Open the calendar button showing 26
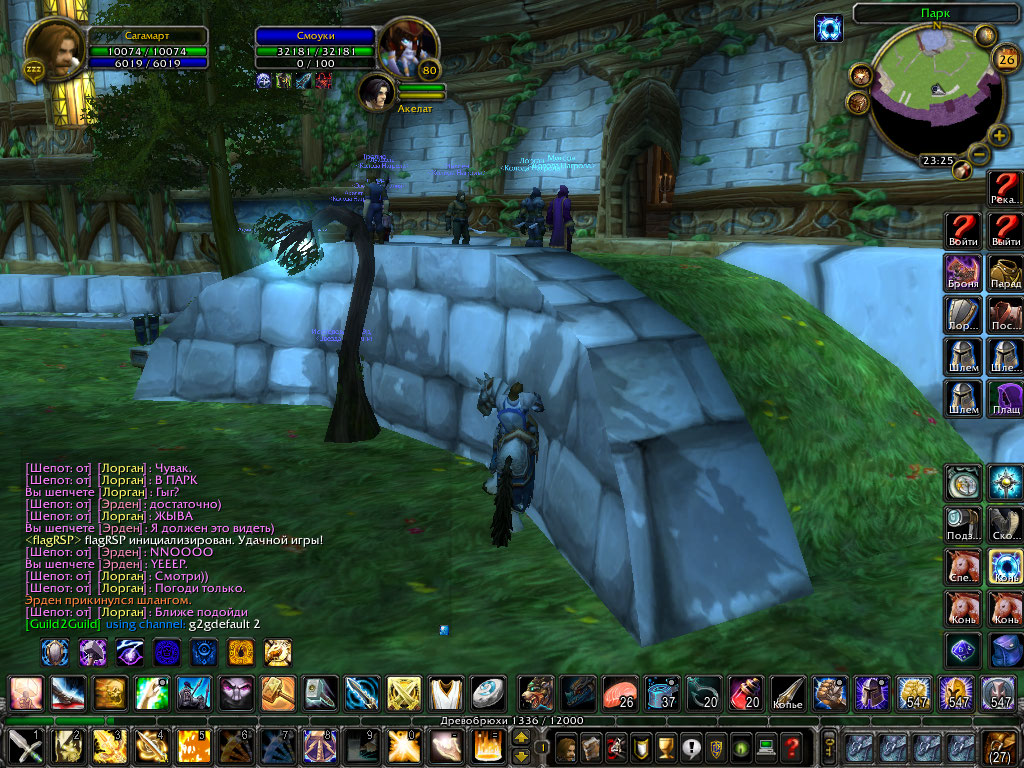1024x768 pixels. [x=1004, y=59]
